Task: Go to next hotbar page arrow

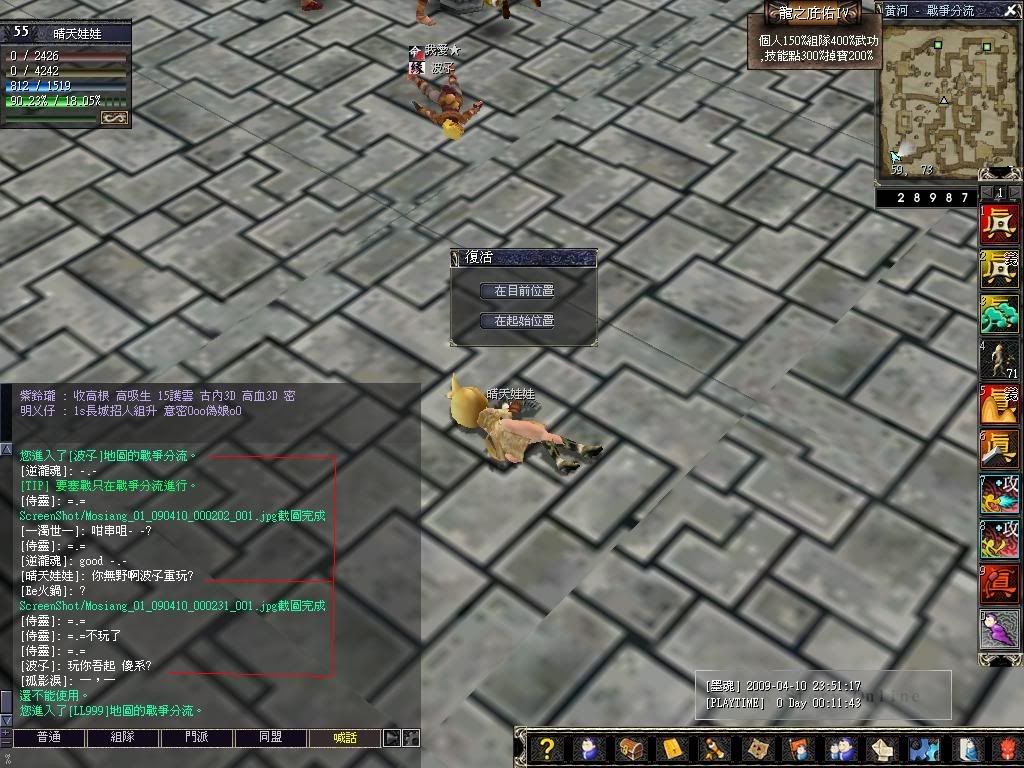Action: click(1014, 193)
